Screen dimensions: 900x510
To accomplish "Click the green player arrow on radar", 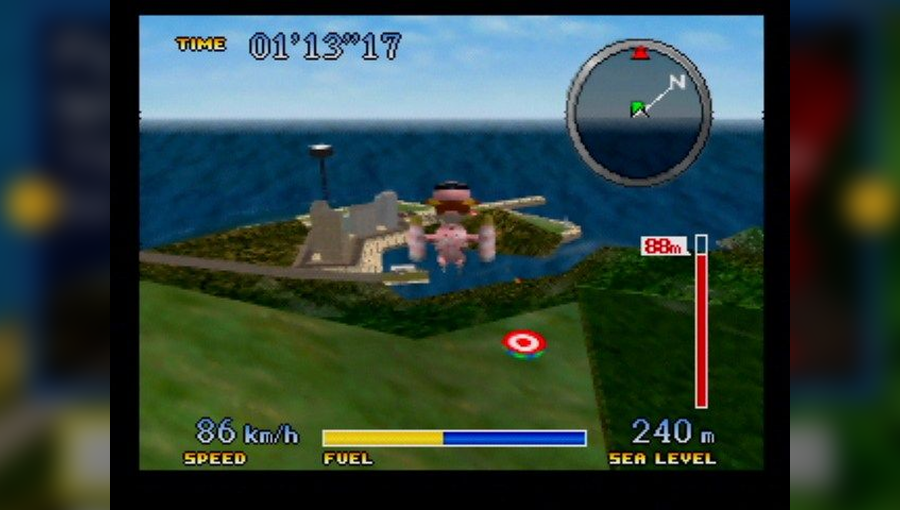I will (639, 109).
